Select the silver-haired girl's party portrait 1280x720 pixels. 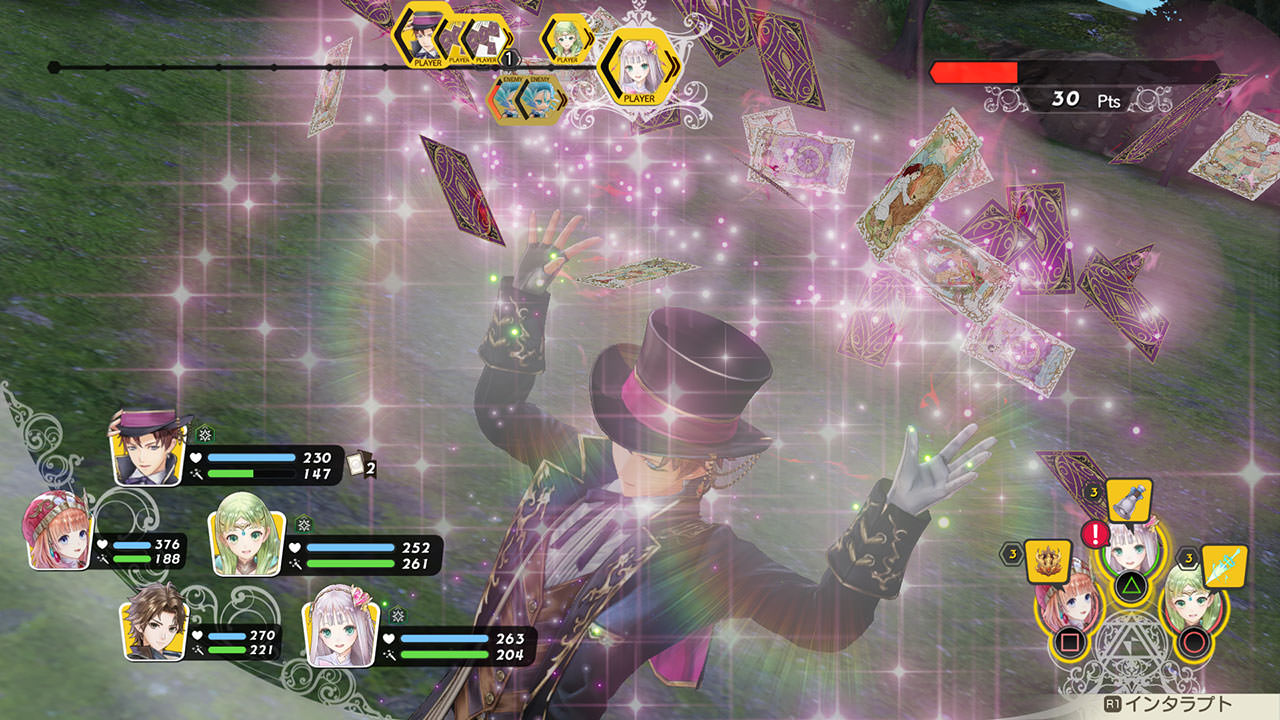click(338, 628)
